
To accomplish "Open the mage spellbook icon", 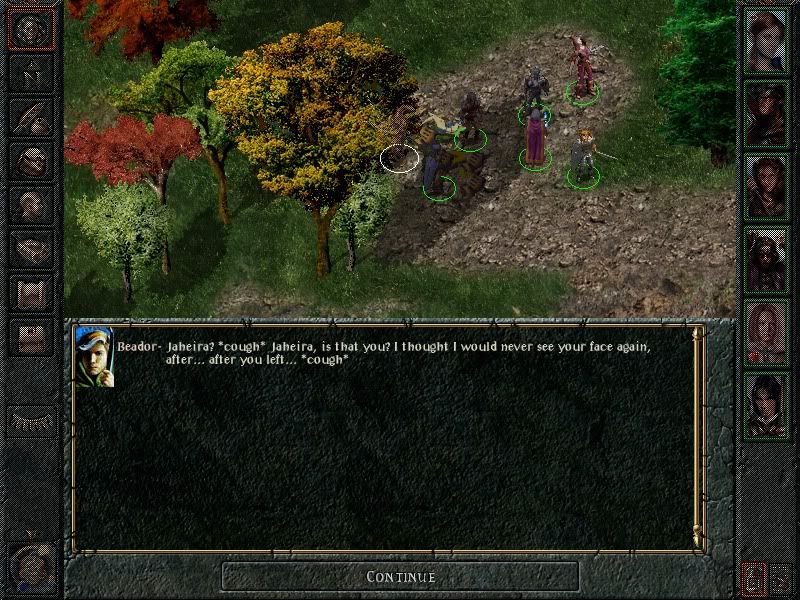I will [x=31, y=247].
